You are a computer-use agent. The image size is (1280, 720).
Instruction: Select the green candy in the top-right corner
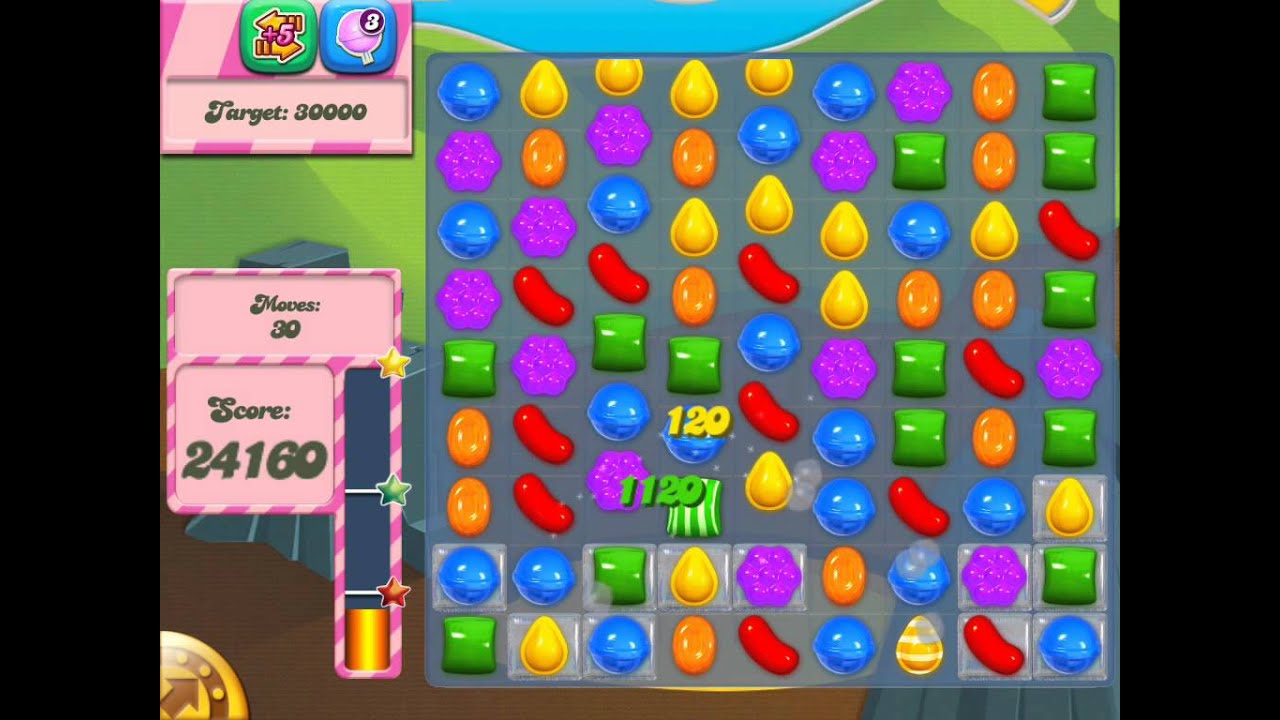[x=1069, y=92]
